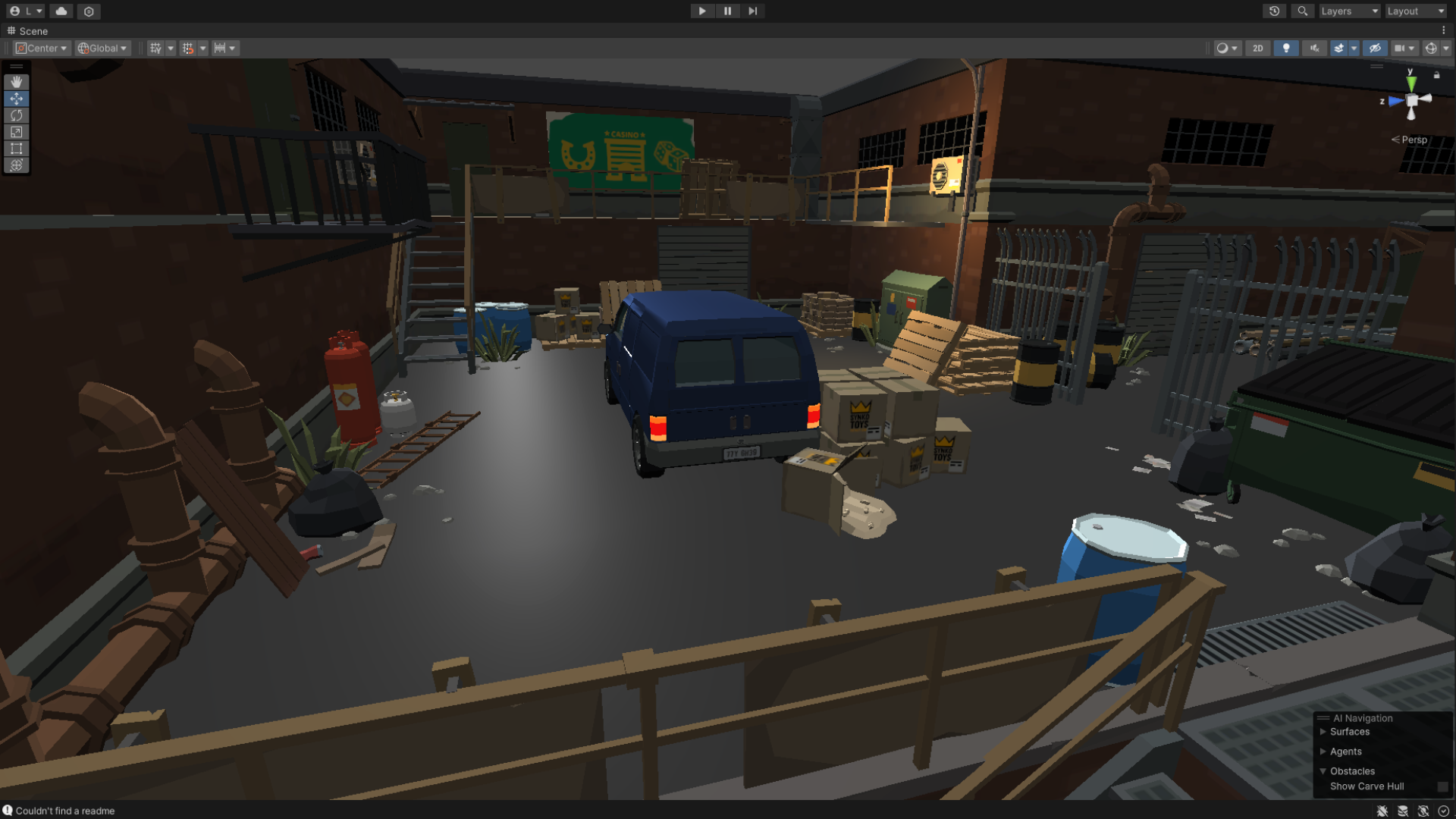Select the Rotate tool

[x=16, y=115]
